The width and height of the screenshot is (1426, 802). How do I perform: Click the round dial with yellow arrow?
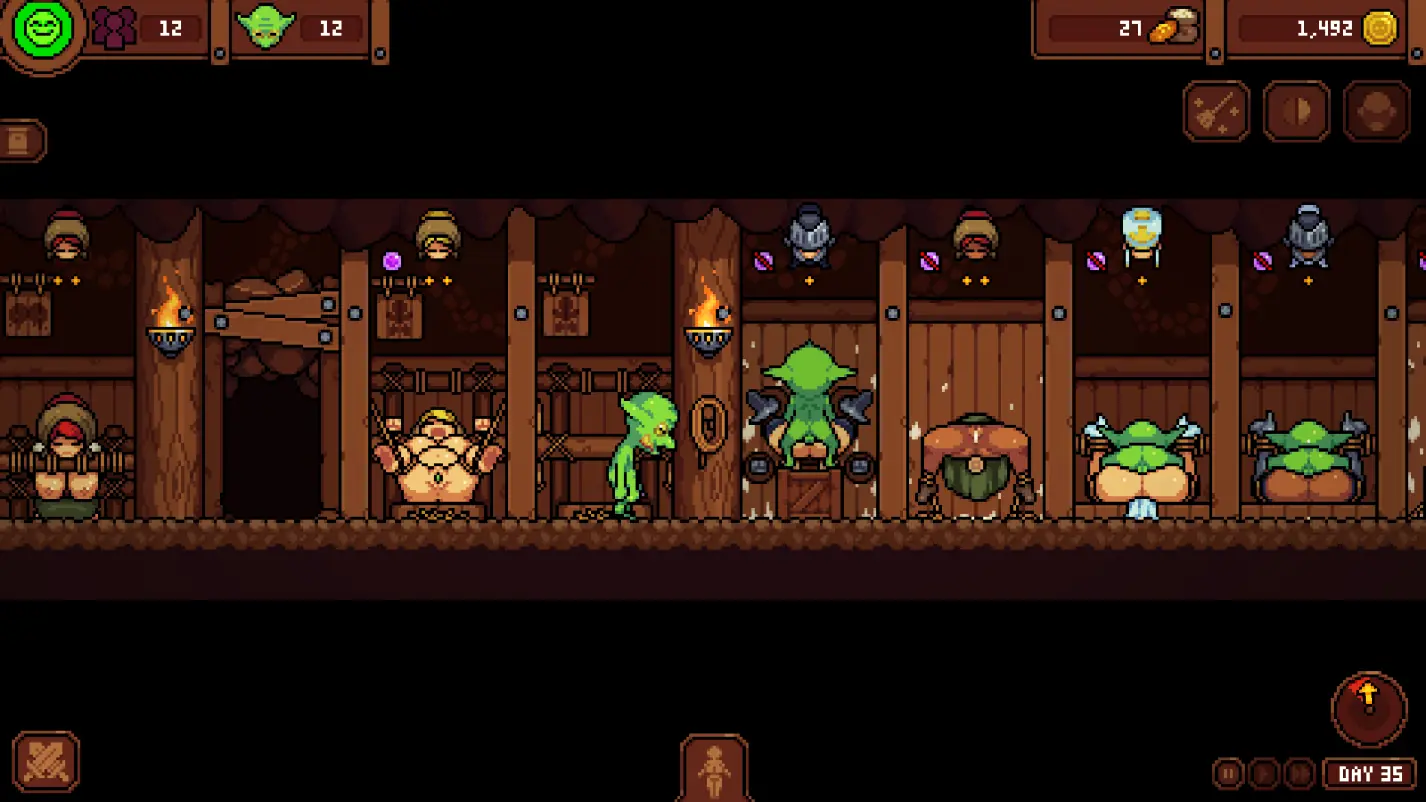[x=1368, y=708]
